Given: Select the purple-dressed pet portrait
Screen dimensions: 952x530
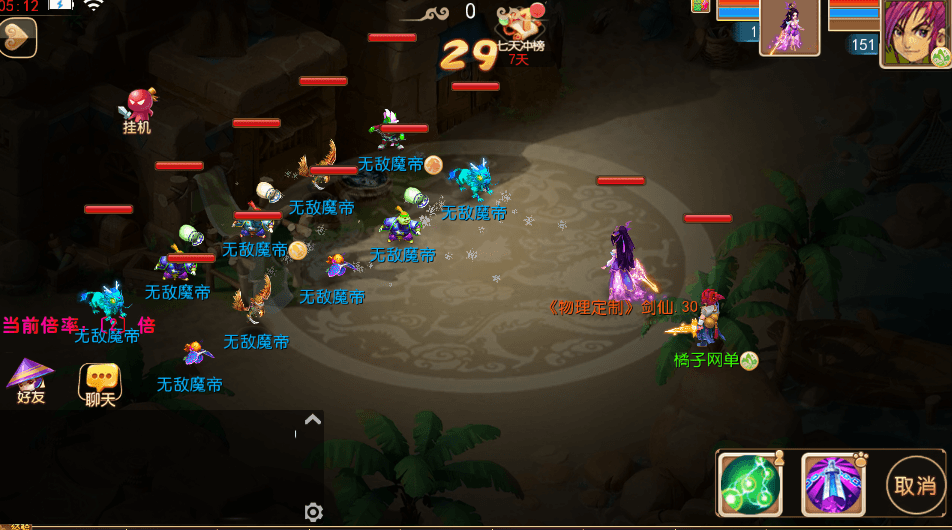Looking at the screenshot, I should click(x=790, y=27).
